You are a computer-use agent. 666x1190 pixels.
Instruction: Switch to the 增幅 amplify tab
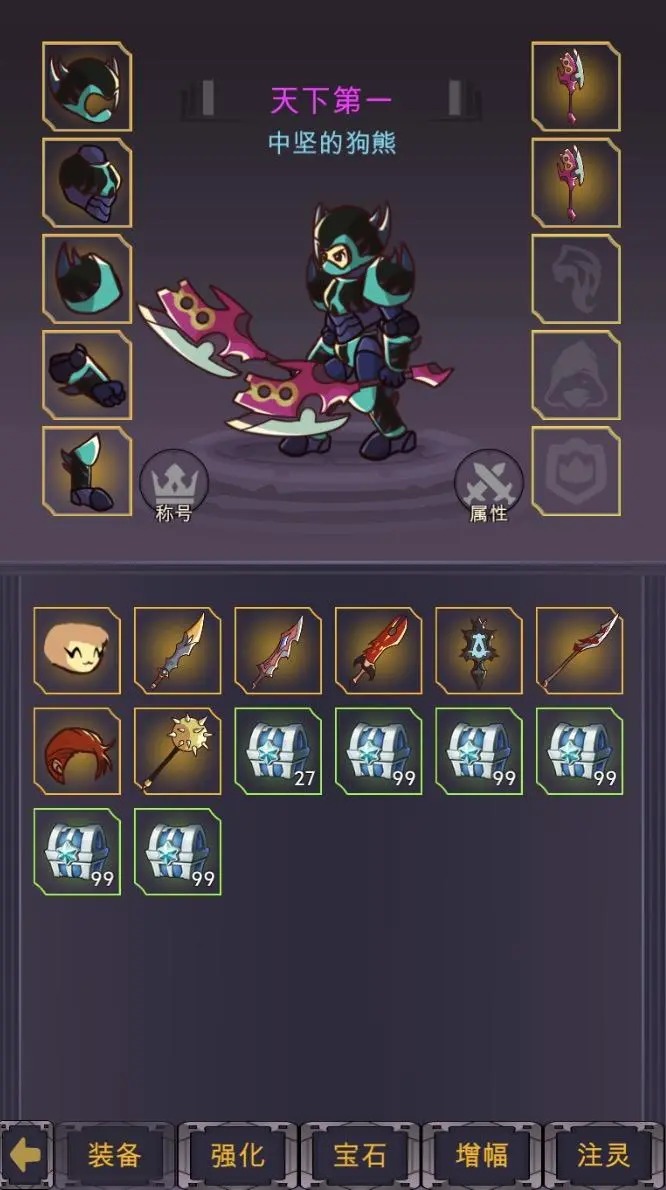(x=481, y=1156)
